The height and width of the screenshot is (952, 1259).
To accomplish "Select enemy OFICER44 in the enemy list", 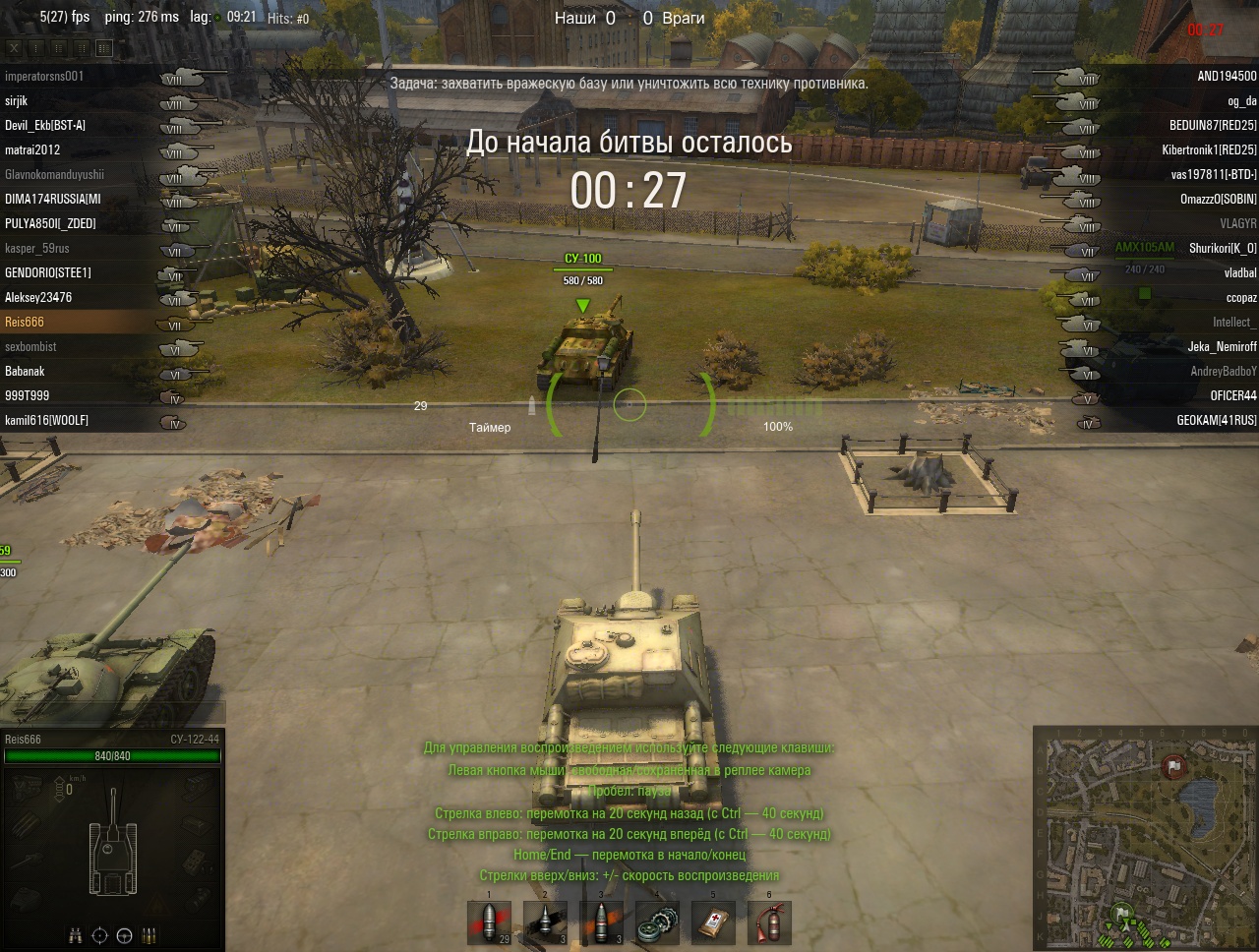I will (x=1233, y=395).
